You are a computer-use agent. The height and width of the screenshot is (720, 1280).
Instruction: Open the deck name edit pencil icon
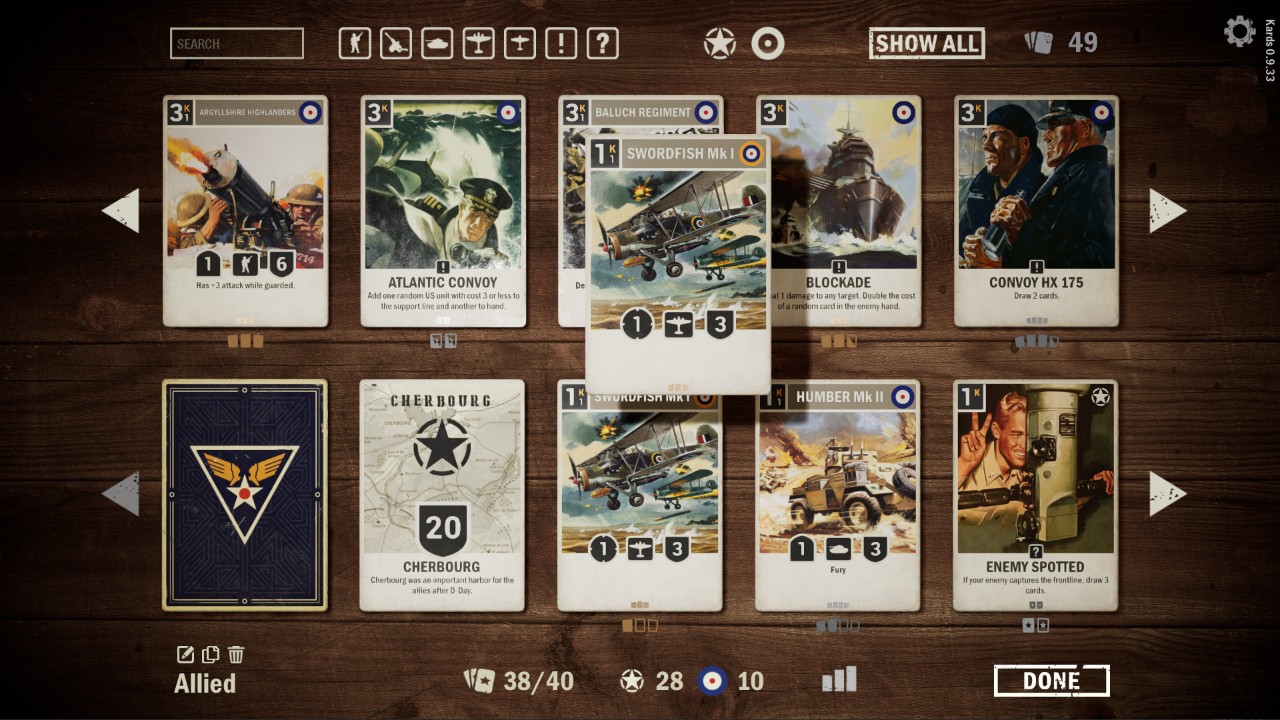point(184,653)
